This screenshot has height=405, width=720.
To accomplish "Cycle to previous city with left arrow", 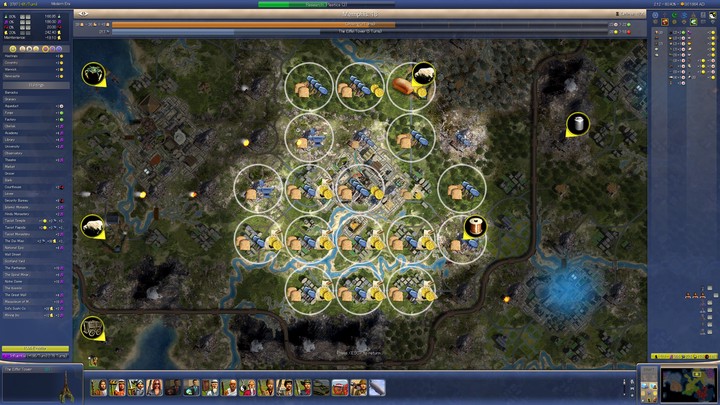I will tap(80, 14).
